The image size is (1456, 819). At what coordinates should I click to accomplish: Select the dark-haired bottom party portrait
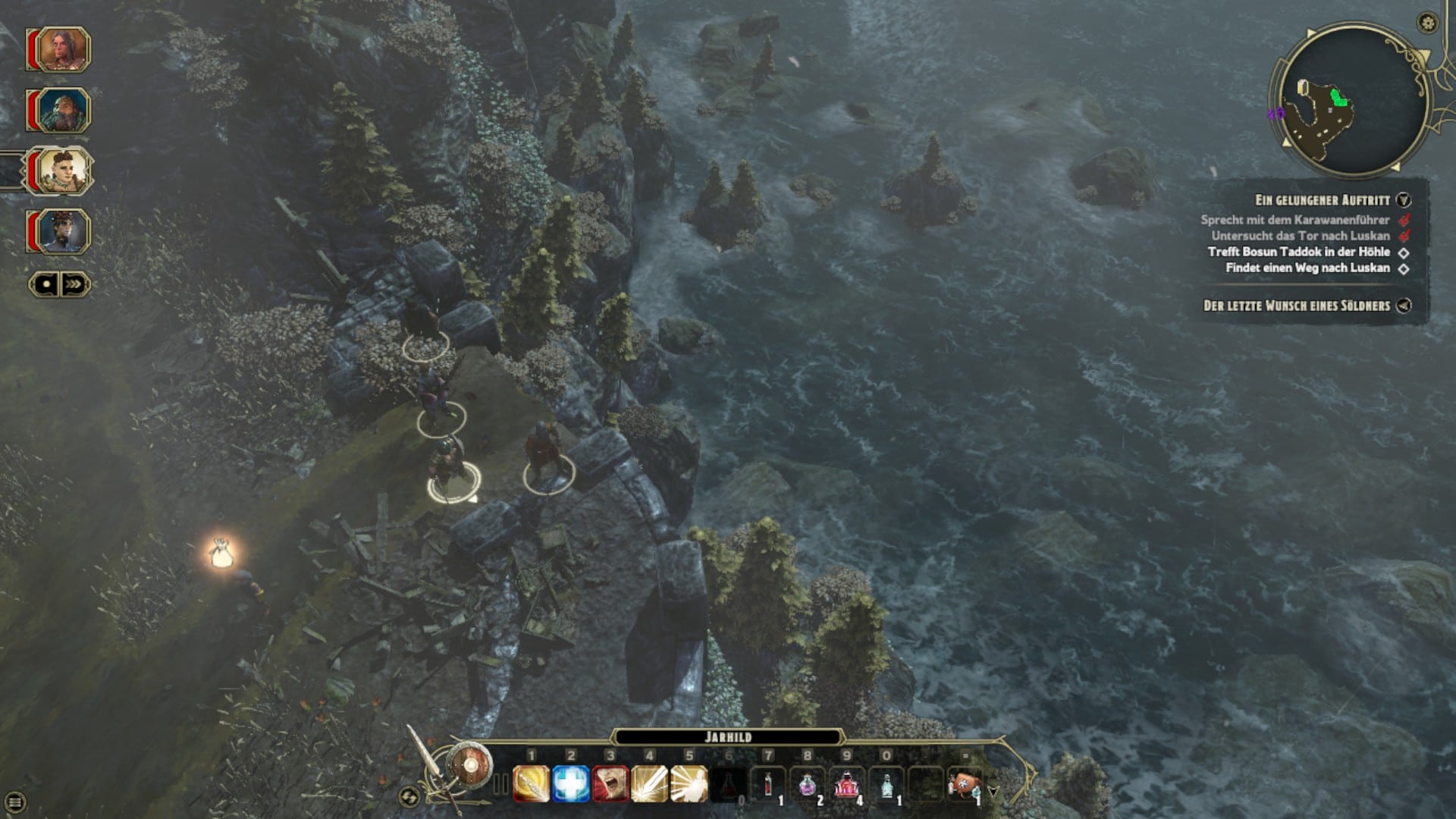pyautogui.click(x=64, y=231)
